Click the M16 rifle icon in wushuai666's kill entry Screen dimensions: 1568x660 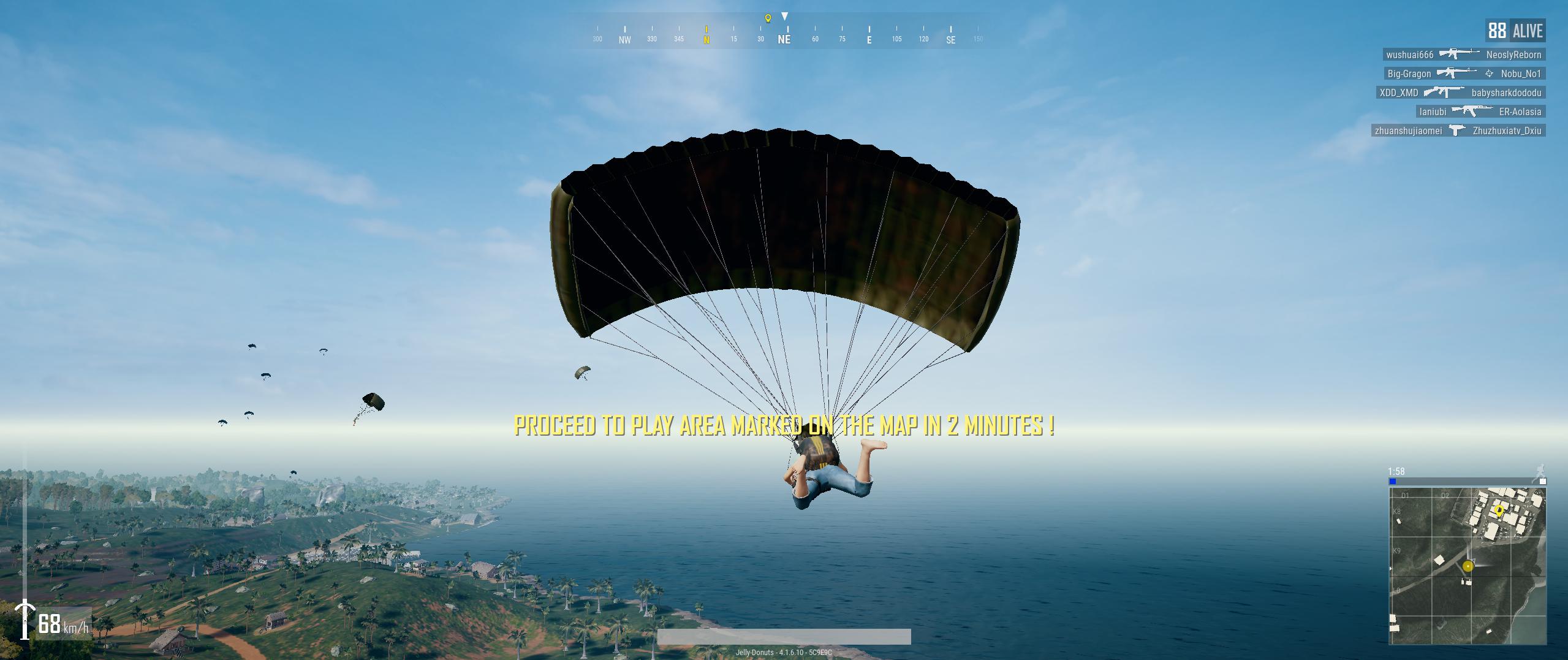coord(1460,55)
